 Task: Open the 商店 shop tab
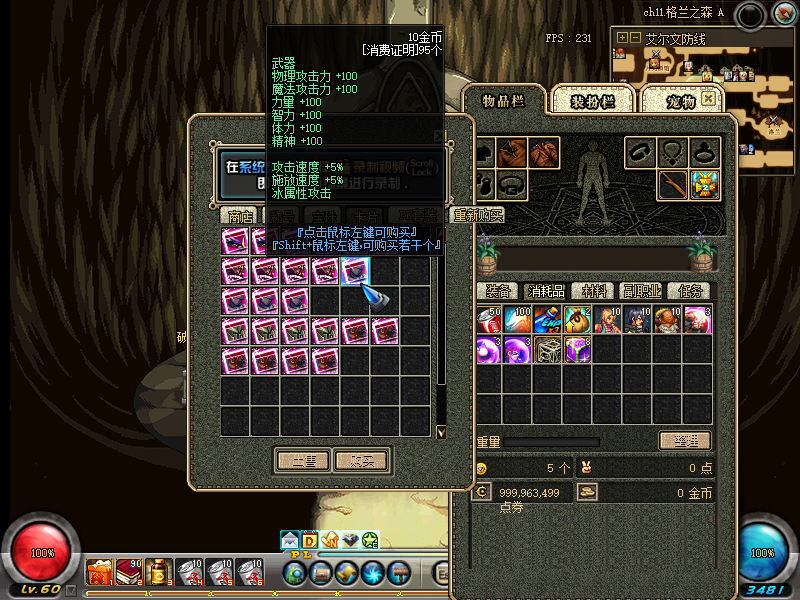(x=240, y=215)
